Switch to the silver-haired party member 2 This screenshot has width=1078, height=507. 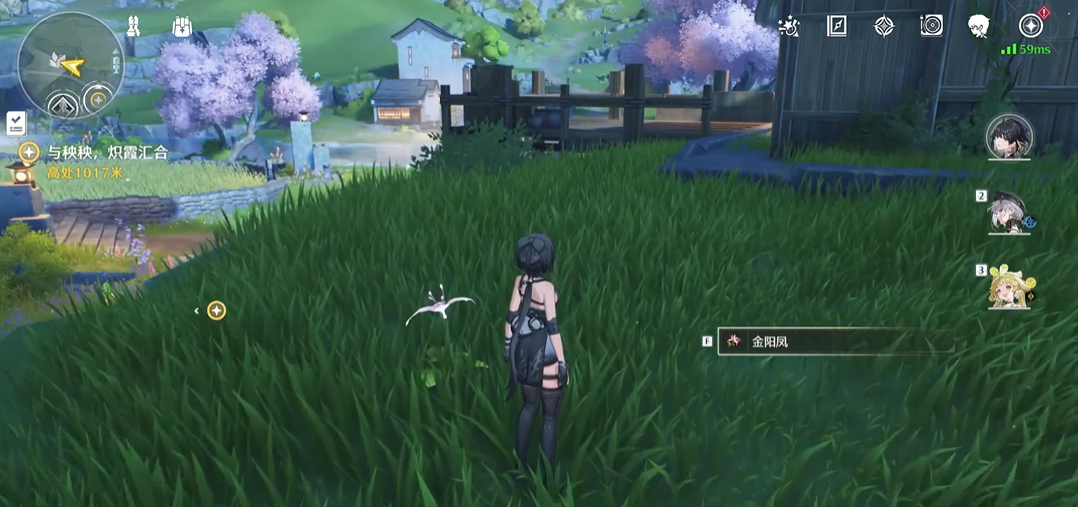click(x=1008, y=212)
